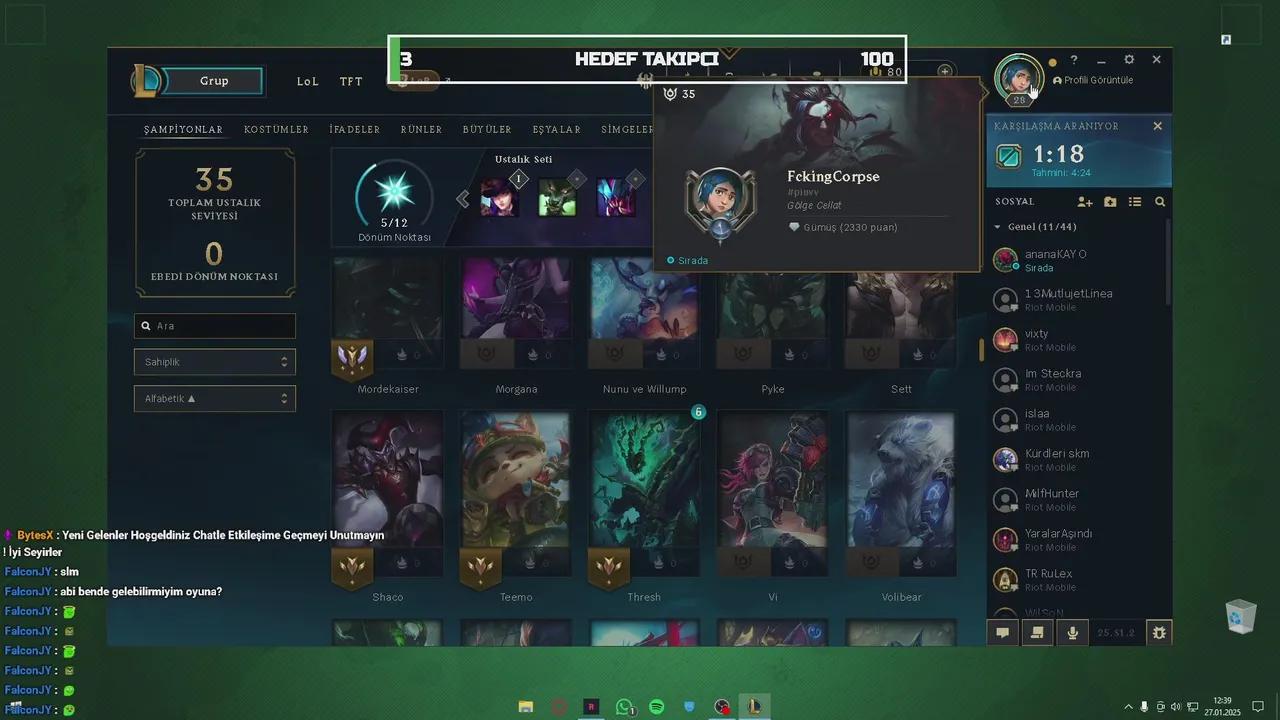This screenshot has height=720, width=1280.
Task: Open the friend list view options icon
Action: (1135, 201)
